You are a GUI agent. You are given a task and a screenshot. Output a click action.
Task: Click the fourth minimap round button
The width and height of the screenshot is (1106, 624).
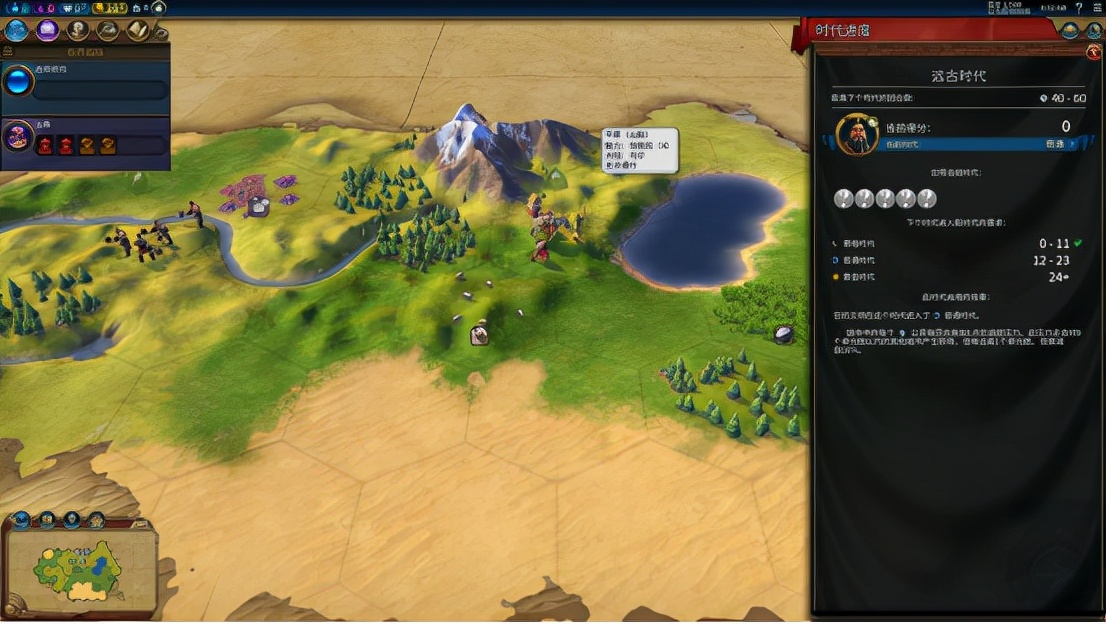coord(96,520)
